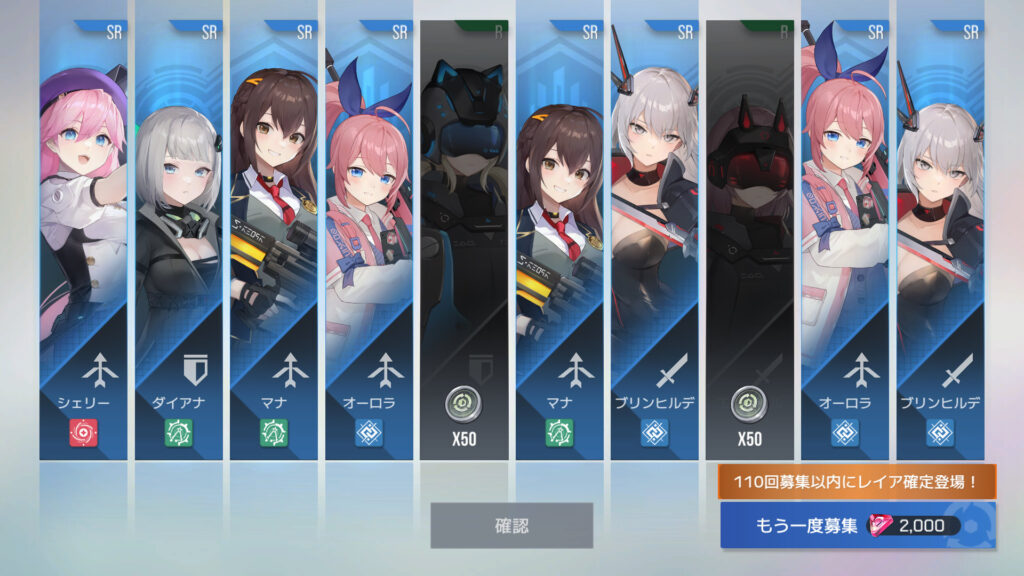Viewport: 1024px width, 576px height.
Task: Confirm the recruitment results with 確認
Action: click(x=511, y=525)
